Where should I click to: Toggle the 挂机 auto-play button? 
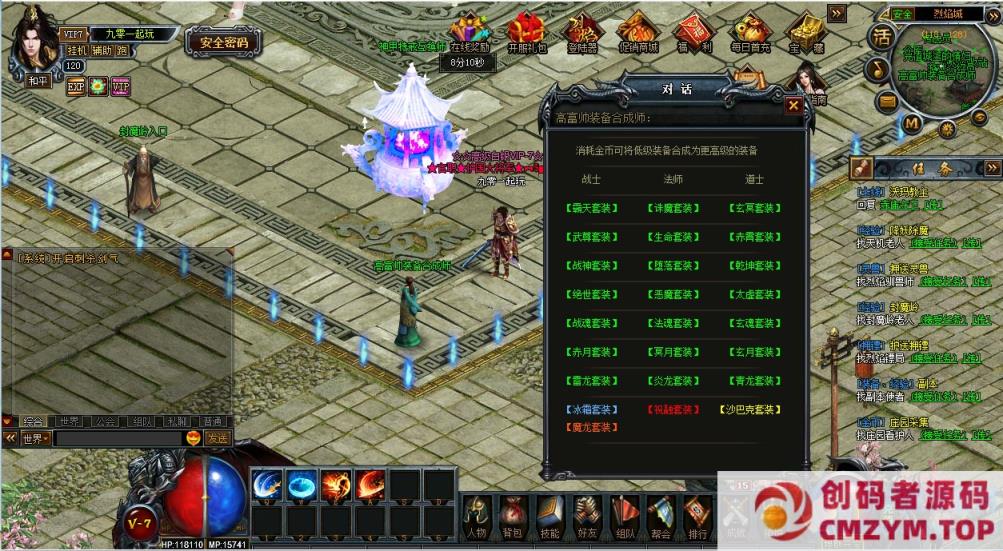pos(77,50)
